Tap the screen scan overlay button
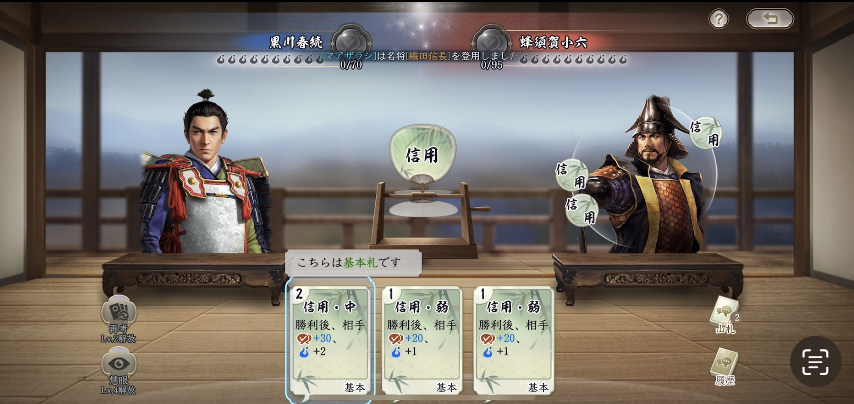Image resolution: width=854 pixels, height=404 pixels. (x=815, y=361)
